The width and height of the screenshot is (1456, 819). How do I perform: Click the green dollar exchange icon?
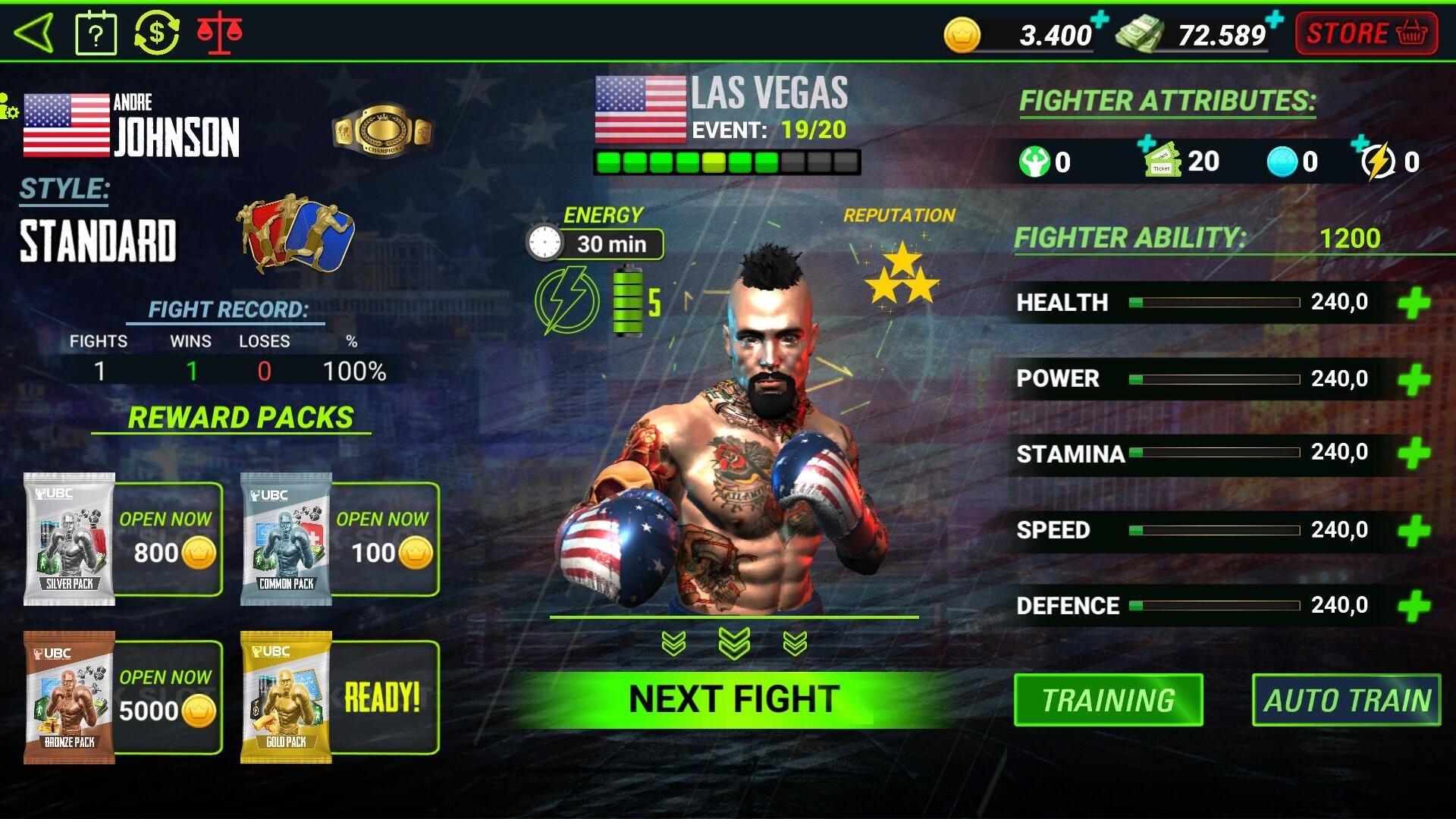coord(158,32)
